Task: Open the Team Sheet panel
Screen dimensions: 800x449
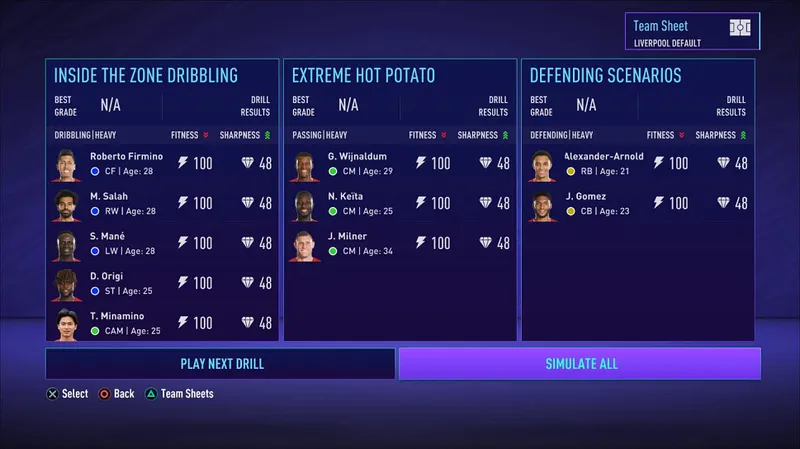Action: [x=692, y=31]
